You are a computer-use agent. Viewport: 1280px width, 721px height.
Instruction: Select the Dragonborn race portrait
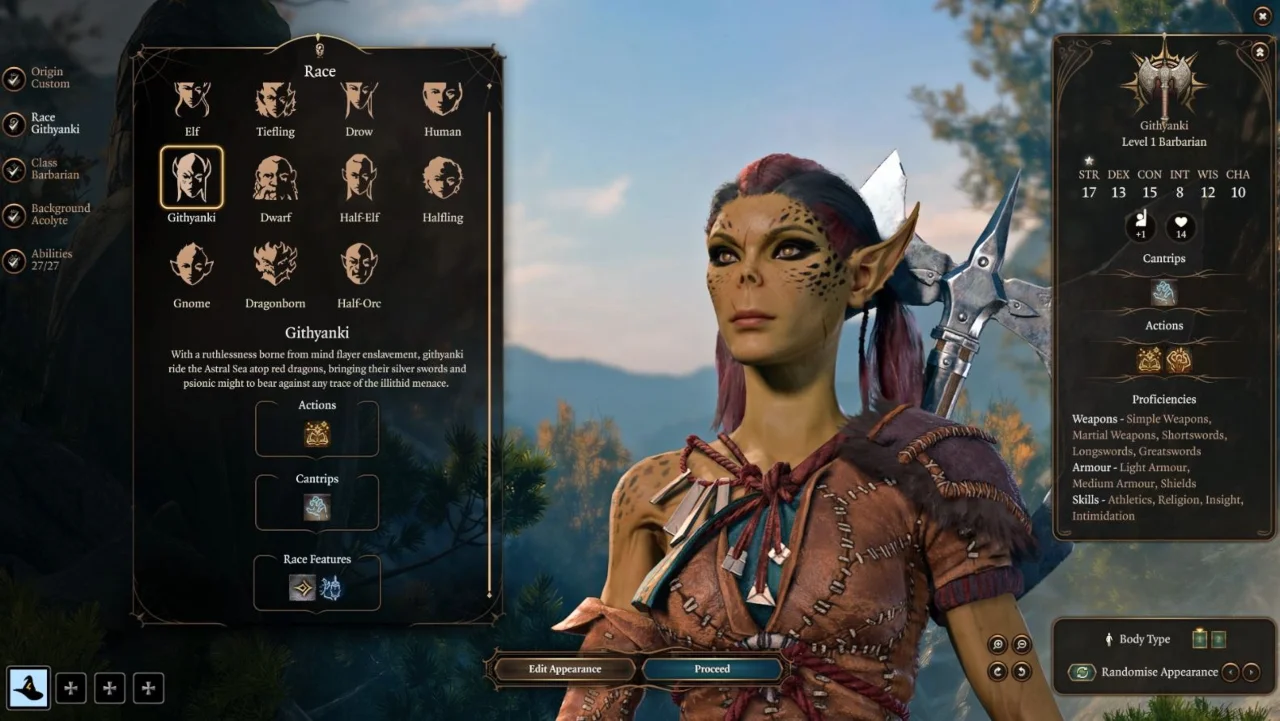click(x=275, y=264)
